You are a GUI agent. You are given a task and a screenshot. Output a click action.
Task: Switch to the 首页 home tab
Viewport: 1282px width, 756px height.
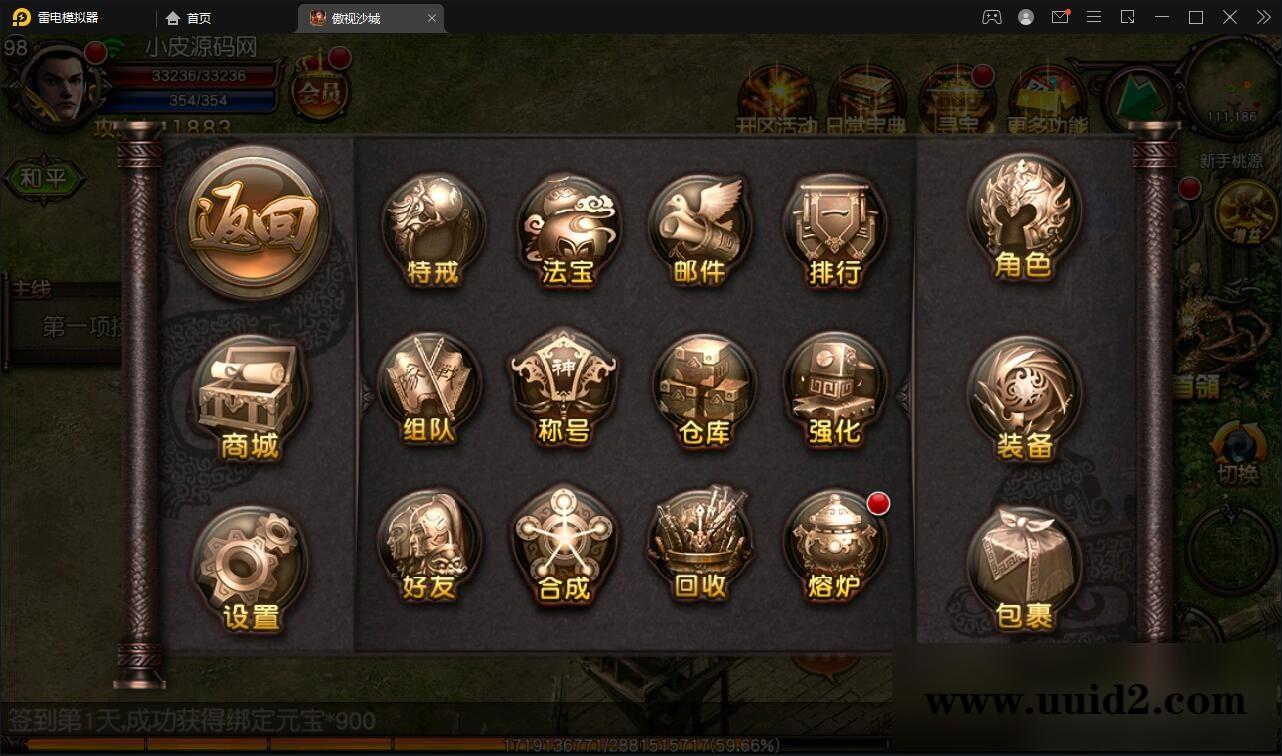click(189, 18)
